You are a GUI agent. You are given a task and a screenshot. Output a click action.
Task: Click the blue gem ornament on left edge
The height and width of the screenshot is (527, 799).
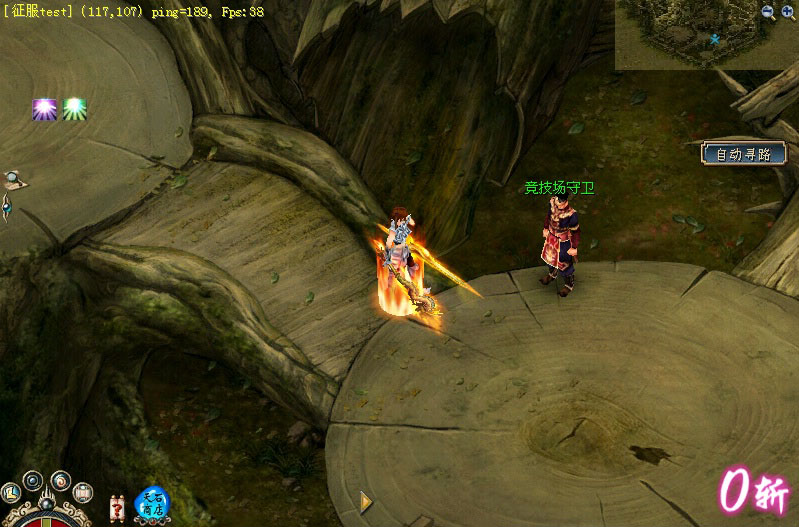click(6, 207)
